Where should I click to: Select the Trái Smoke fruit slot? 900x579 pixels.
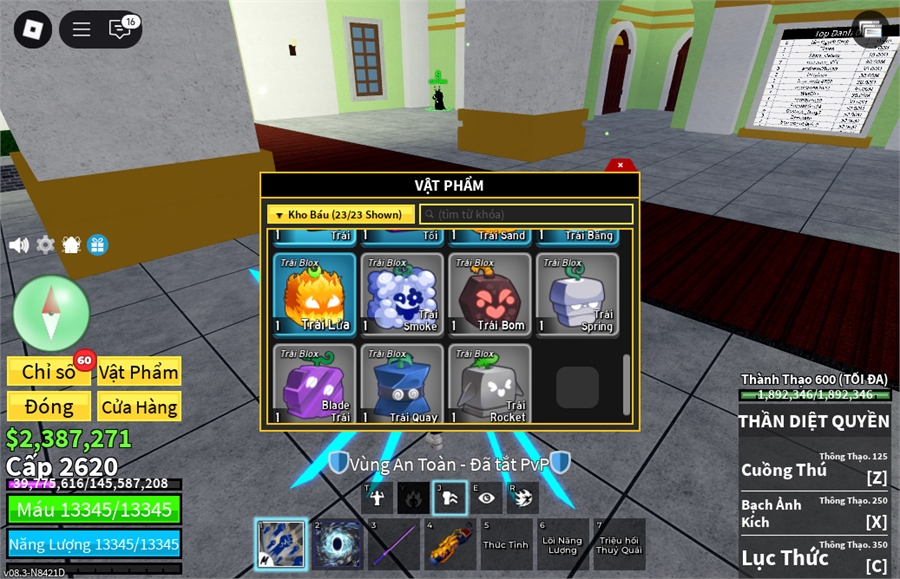402,294
